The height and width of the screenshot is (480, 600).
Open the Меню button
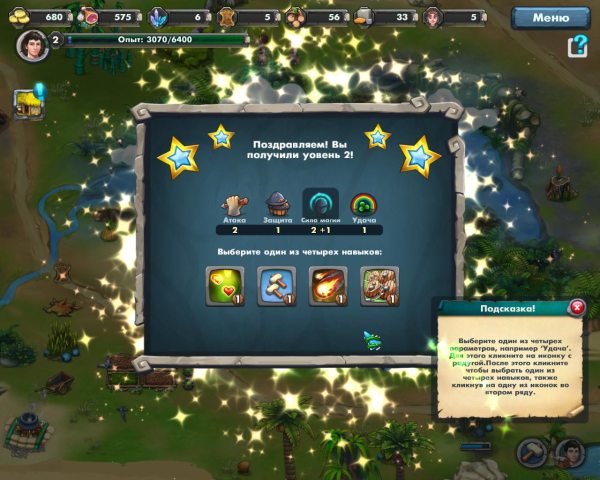coord(550,17)
